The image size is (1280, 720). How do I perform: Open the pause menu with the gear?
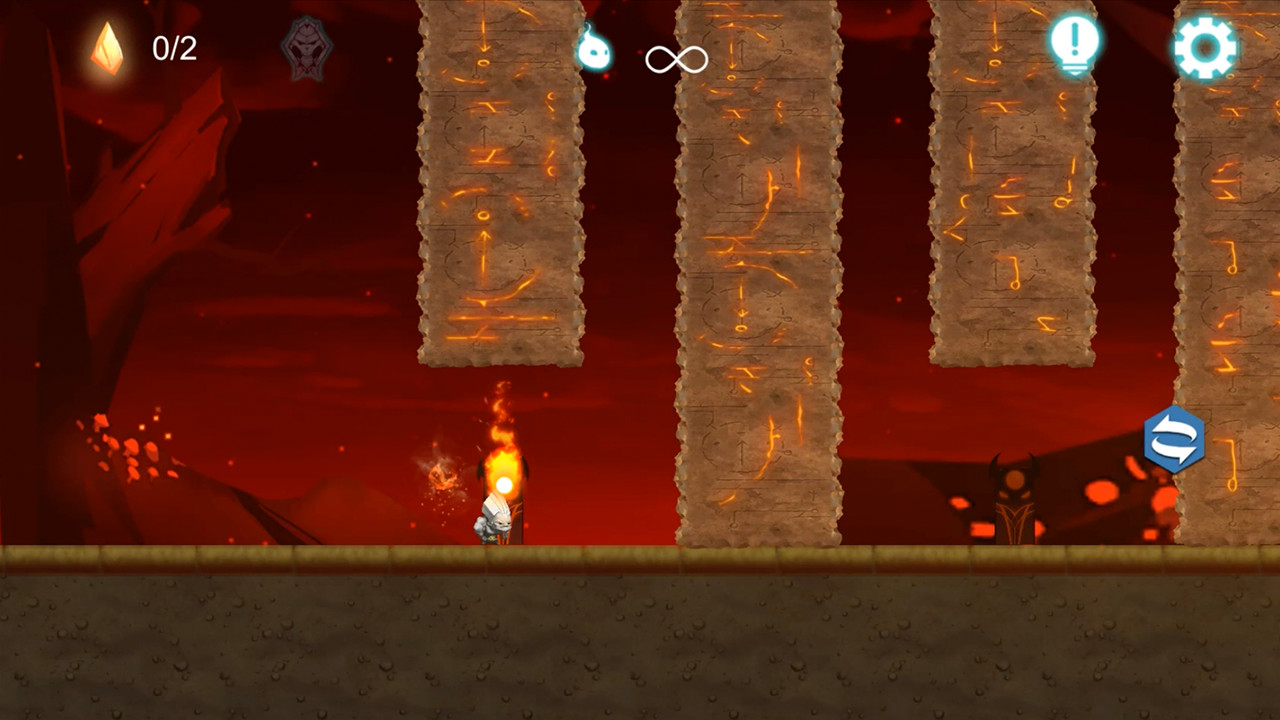pos(1205,45)
